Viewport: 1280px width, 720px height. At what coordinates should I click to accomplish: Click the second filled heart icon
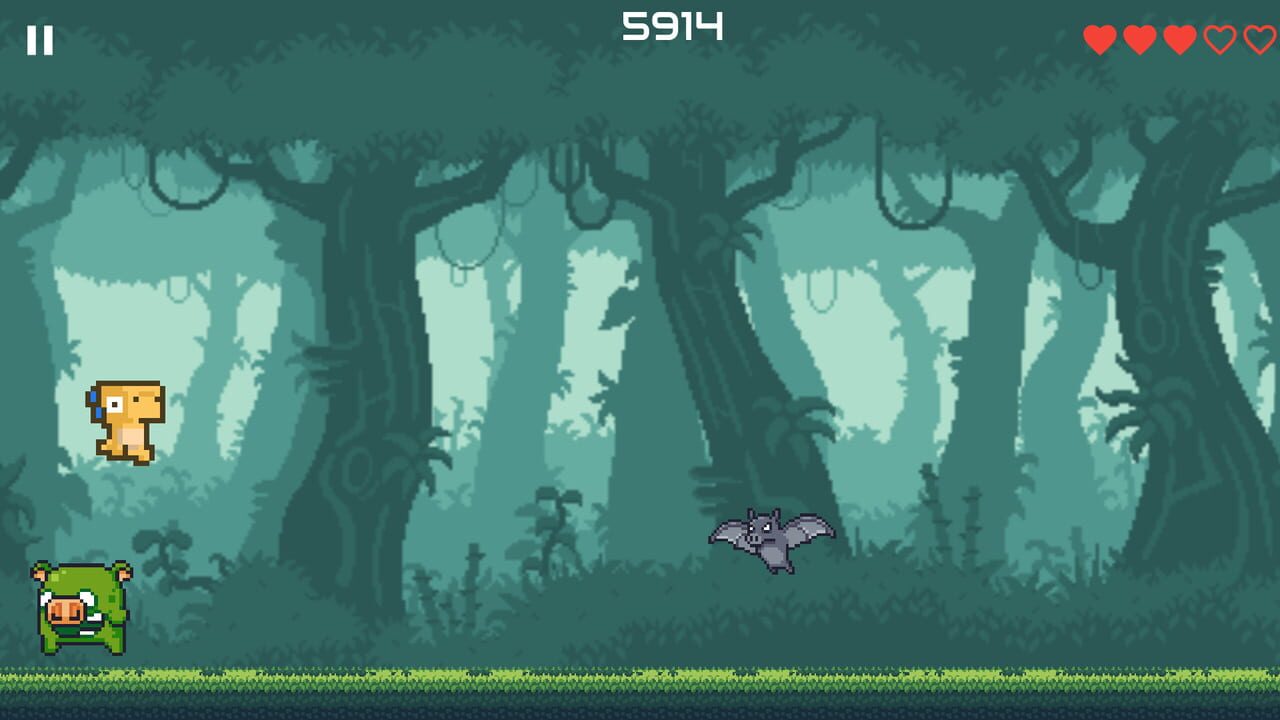coord(1139,39)
